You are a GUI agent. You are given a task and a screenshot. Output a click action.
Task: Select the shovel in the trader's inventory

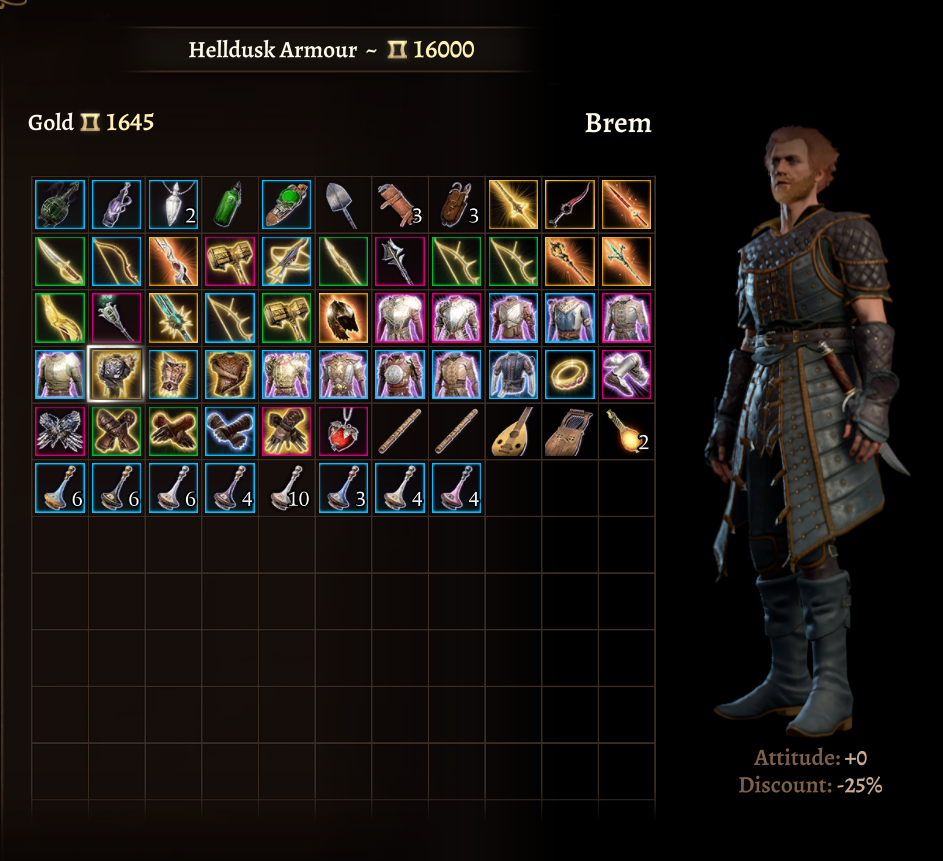343,205
